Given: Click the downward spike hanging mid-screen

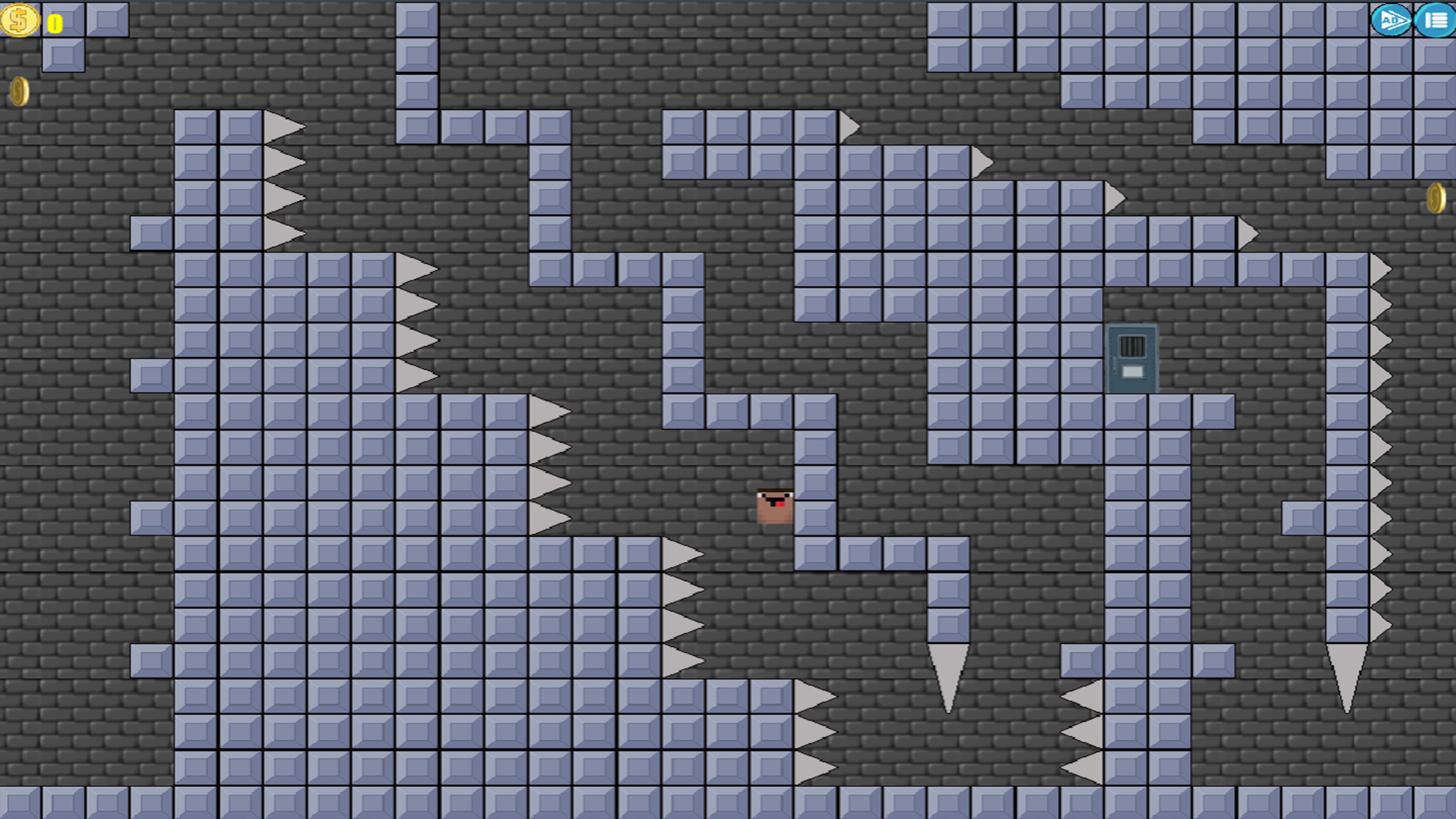Looking at the screenshot, I should [947, 660].
